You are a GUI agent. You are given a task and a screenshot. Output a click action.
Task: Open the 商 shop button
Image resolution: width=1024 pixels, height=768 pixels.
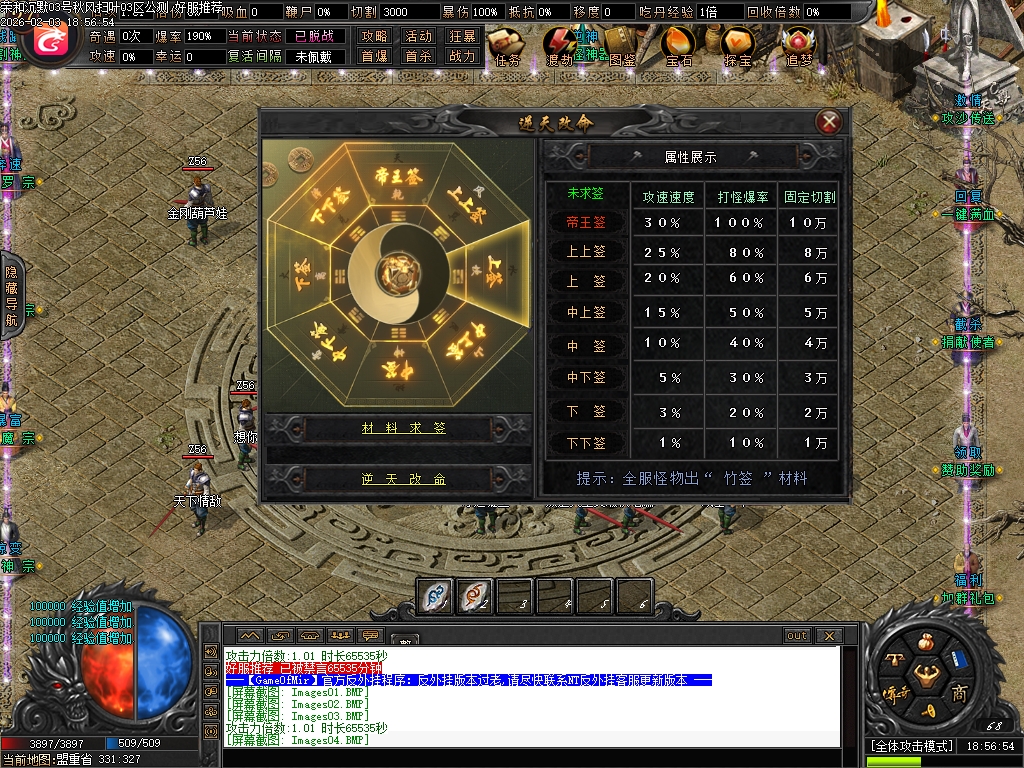point(959,694)
